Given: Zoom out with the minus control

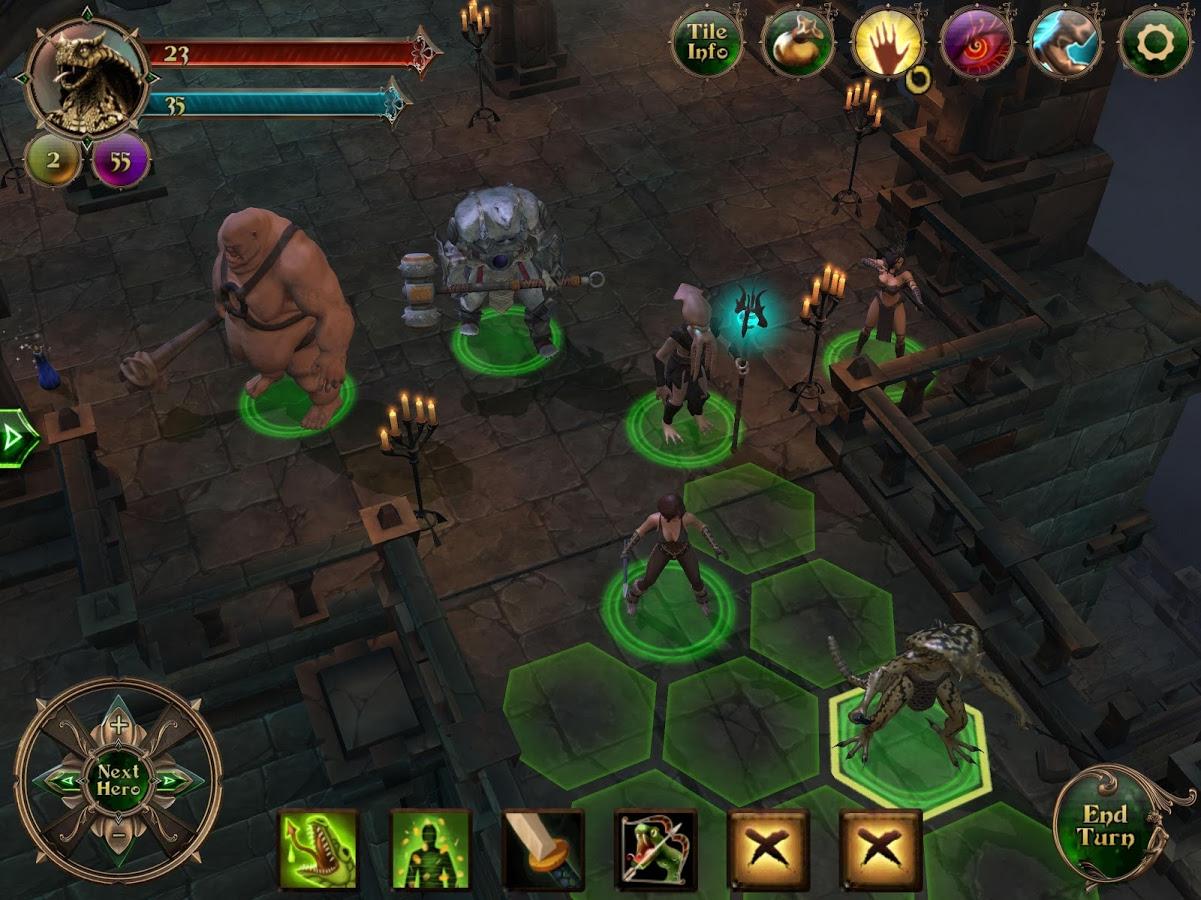Looking at the screenshot, I should (119, 835).
